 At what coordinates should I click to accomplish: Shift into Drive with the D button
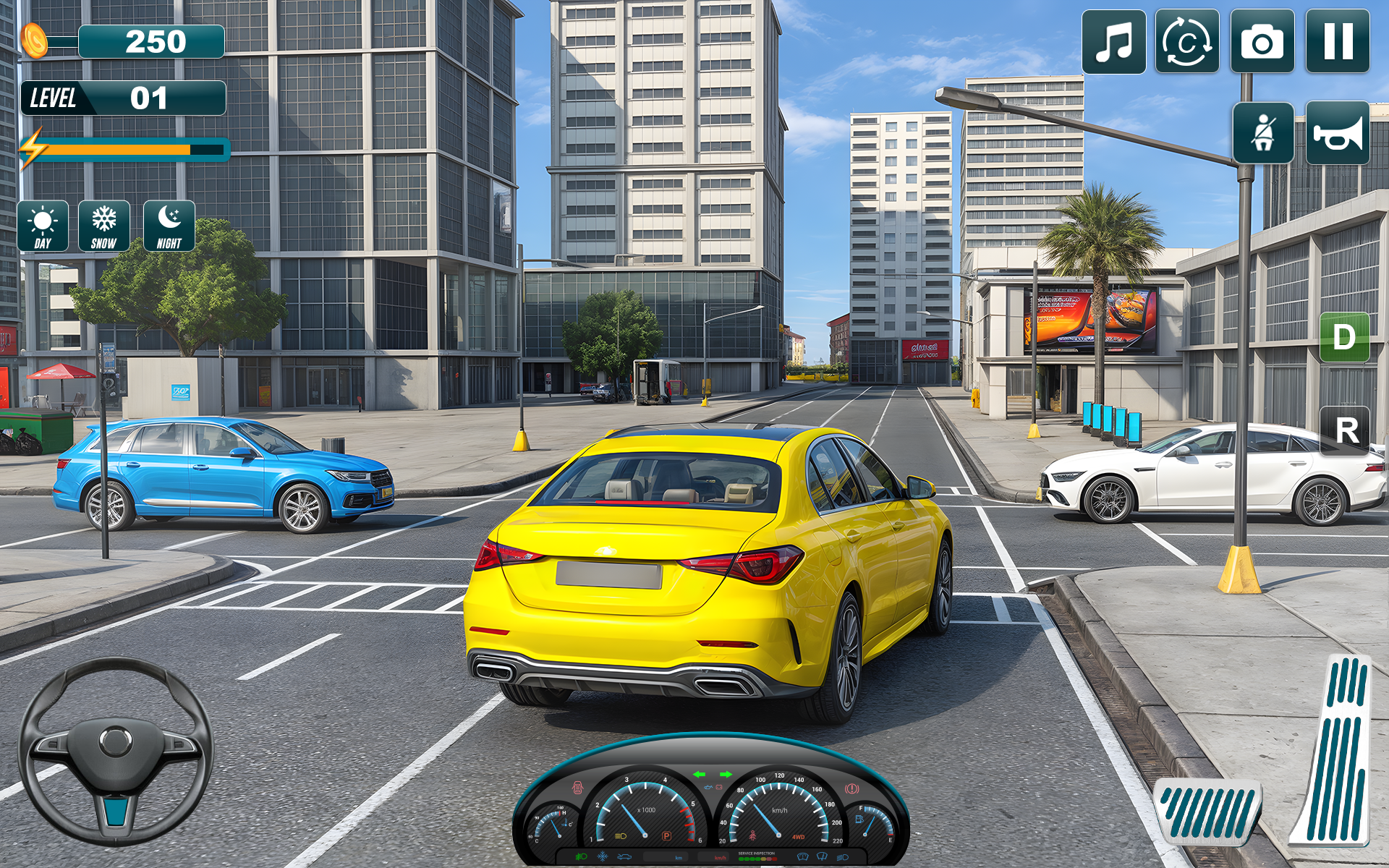(1343, 336)
